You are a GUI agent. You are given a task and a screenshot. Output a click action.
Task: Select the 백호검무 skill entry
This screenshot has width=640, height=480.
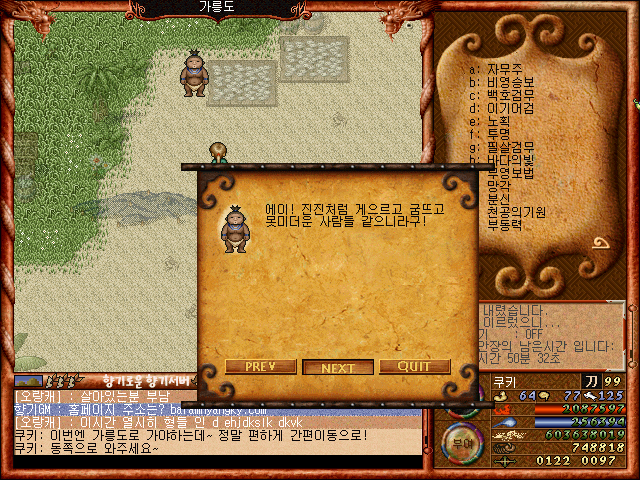(x=509, y=95)
